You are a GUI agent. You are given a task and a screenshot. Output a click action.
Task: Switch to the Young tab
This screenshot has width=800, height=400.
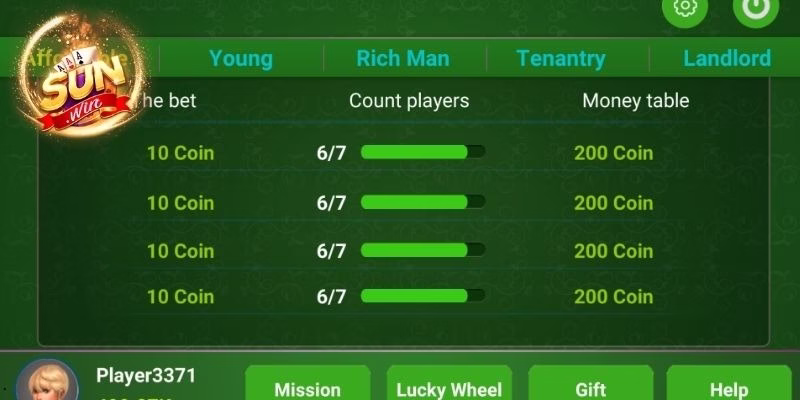(241, 58)
